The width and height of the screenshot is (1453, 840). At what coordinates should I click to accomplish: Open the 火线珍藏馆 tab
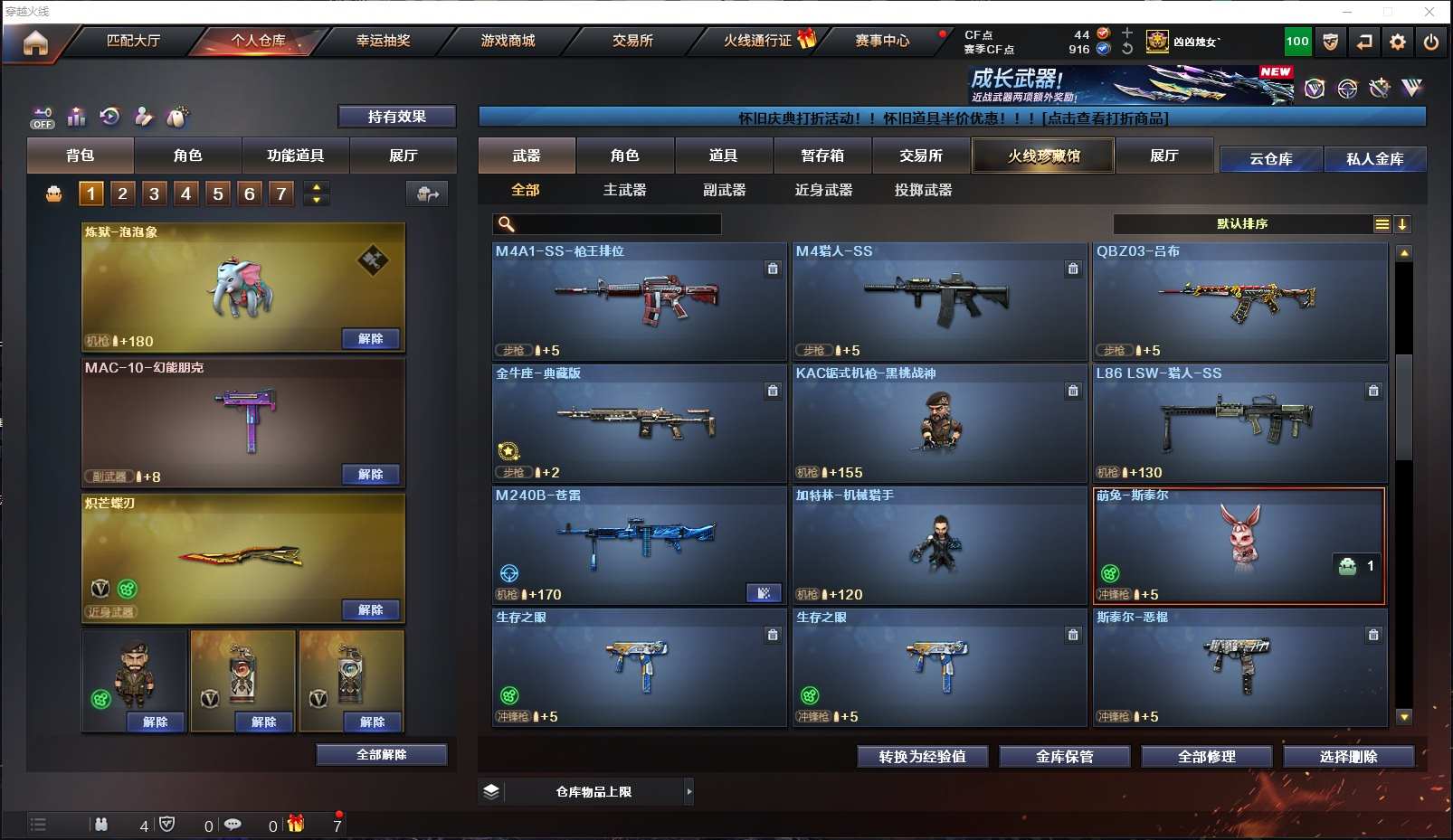pos(1043,156)
